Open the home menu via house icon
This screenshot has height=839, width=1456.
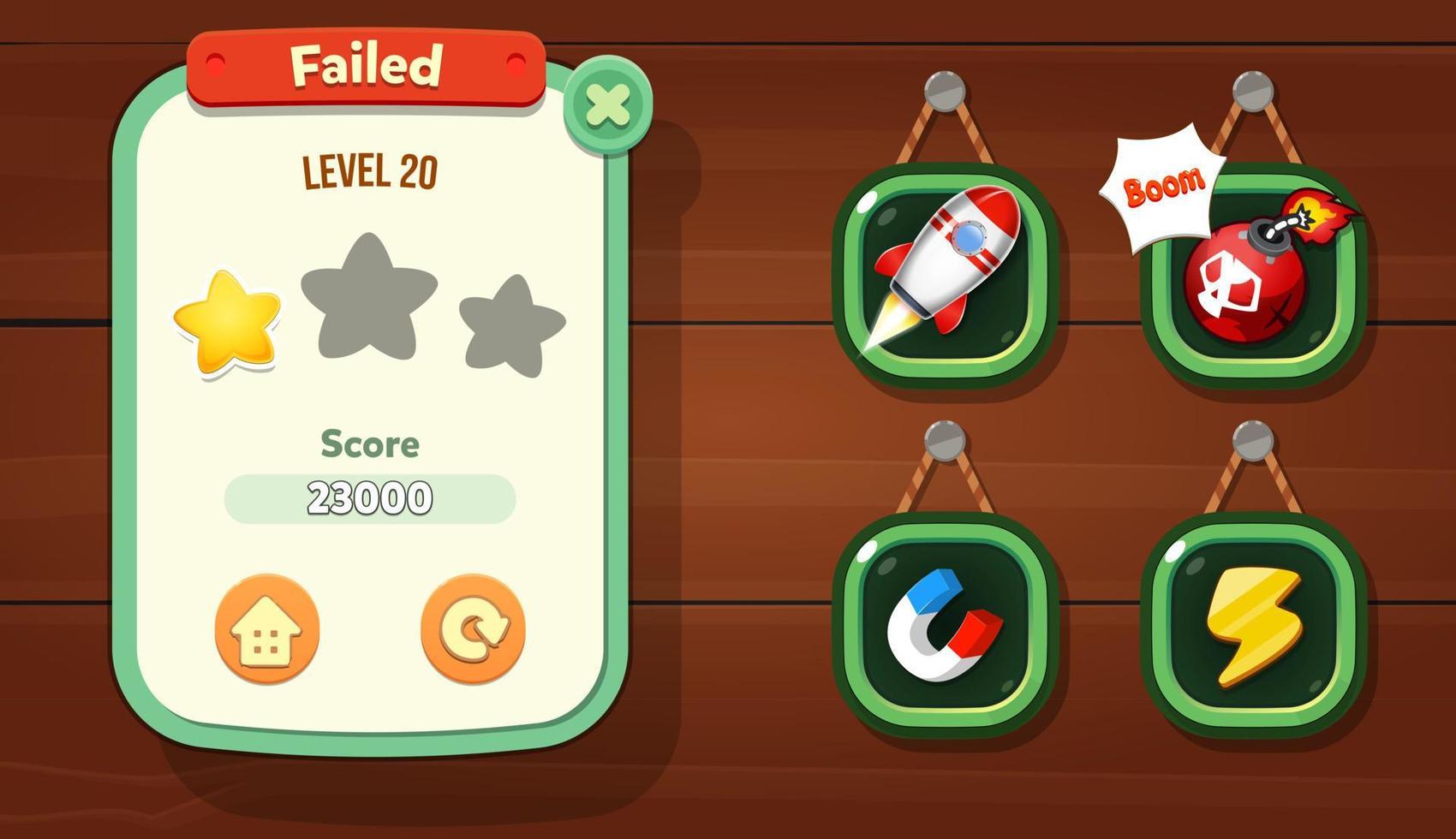(266, 629)
